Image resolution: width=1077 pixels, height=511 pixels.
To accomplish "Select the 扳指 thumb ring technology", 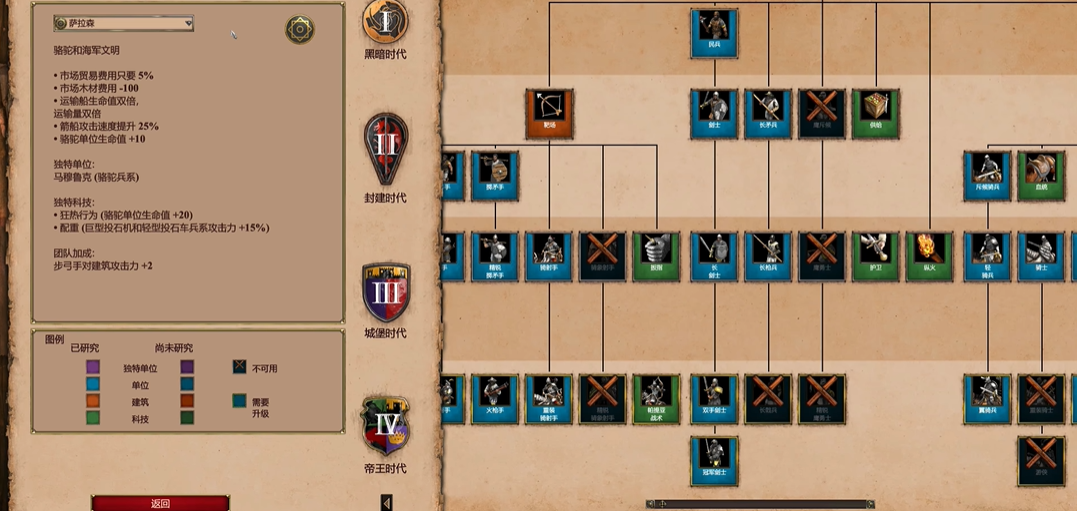I will tap(657, 256).
